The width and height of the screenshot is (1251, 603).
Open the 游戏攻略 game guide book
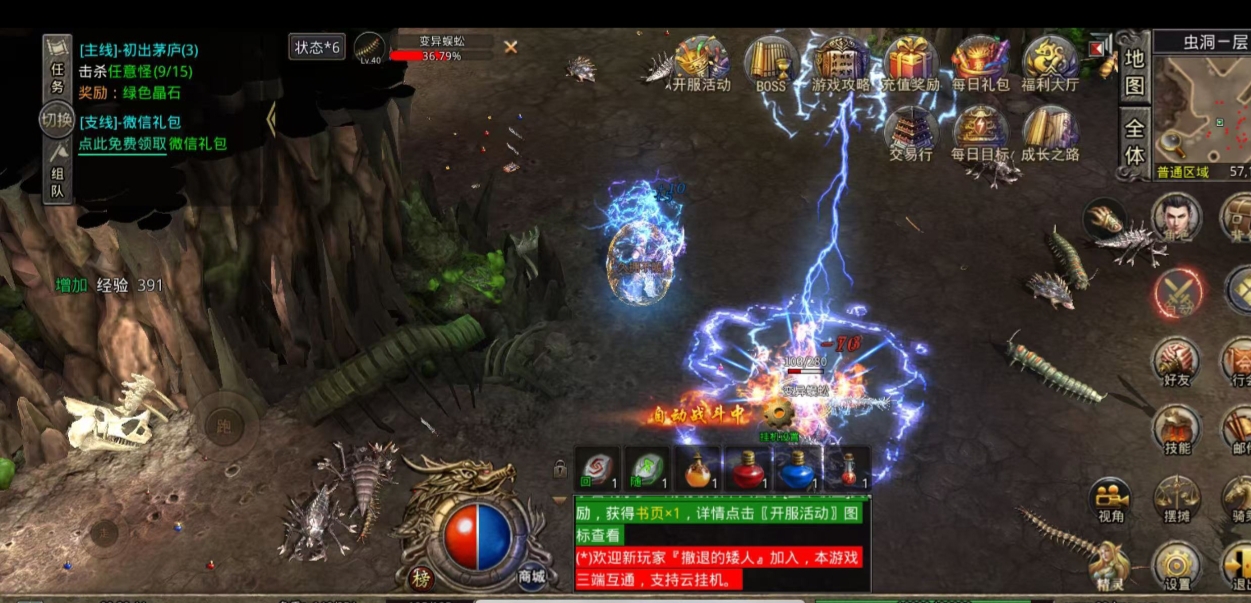[x=840, y=63]
